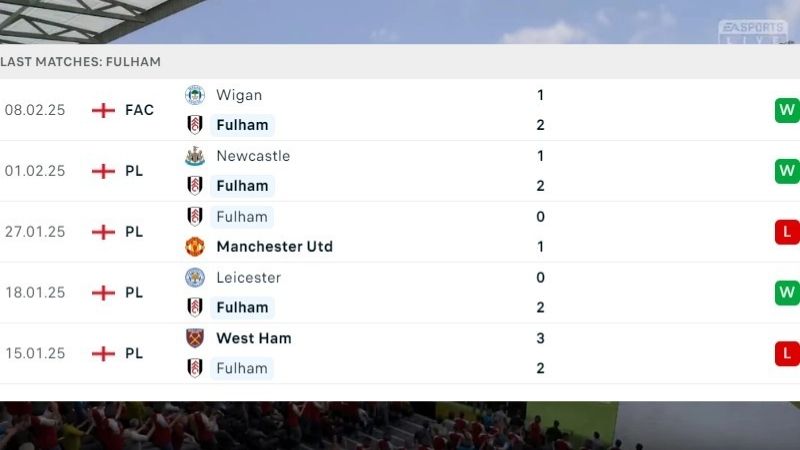This screenshot has height=450, width=800.
Task: Open the match dated 18.01.25
Action: [x=35, y=293]
